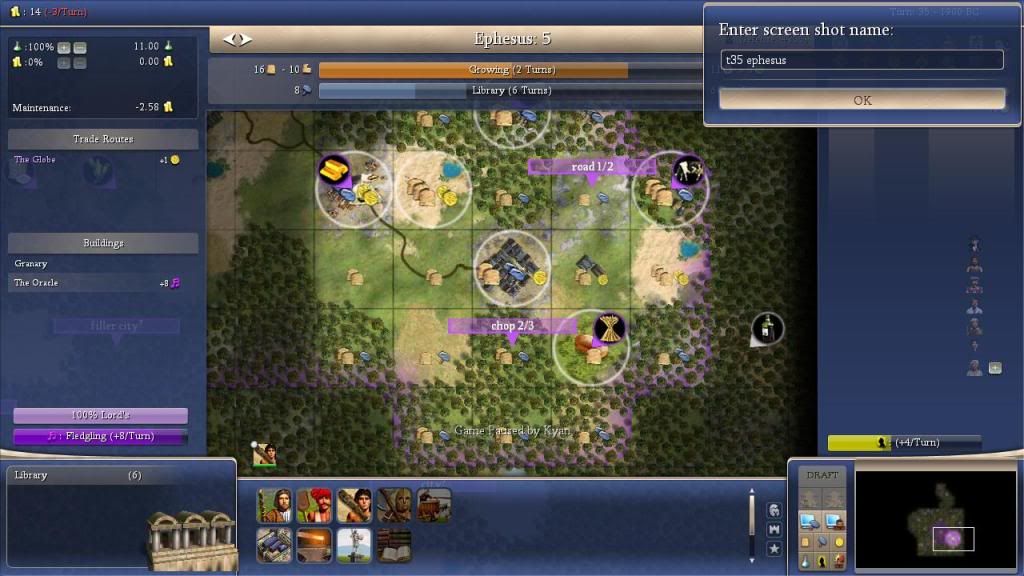This screenshot has width=1024, height=576.
Task: Choose the red-turbaned Worker unit to build
Action: 314,506
